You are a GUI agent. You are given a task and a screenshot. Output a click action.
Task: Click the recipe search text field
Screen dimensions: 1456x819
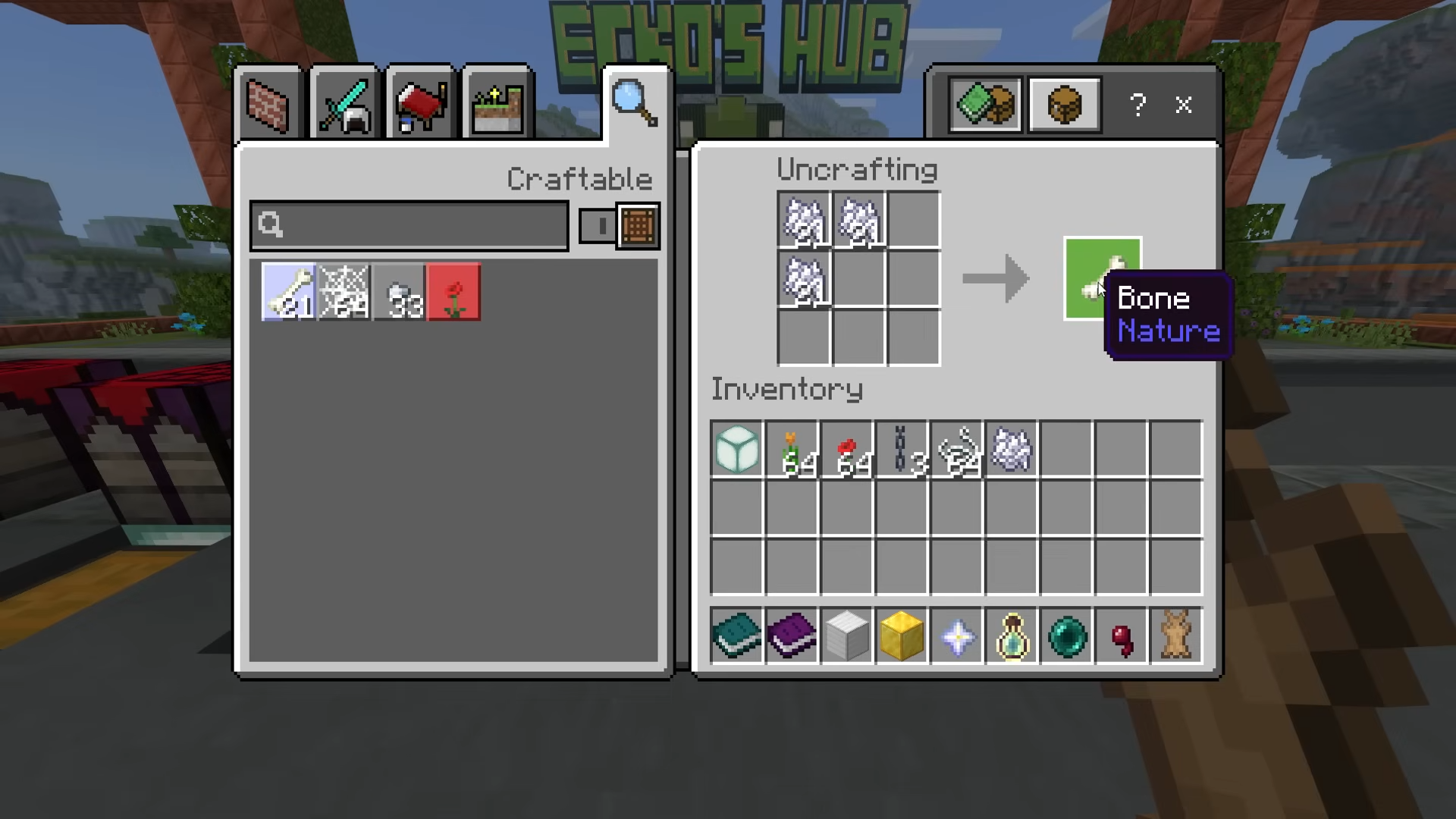(x=409, y=225)
